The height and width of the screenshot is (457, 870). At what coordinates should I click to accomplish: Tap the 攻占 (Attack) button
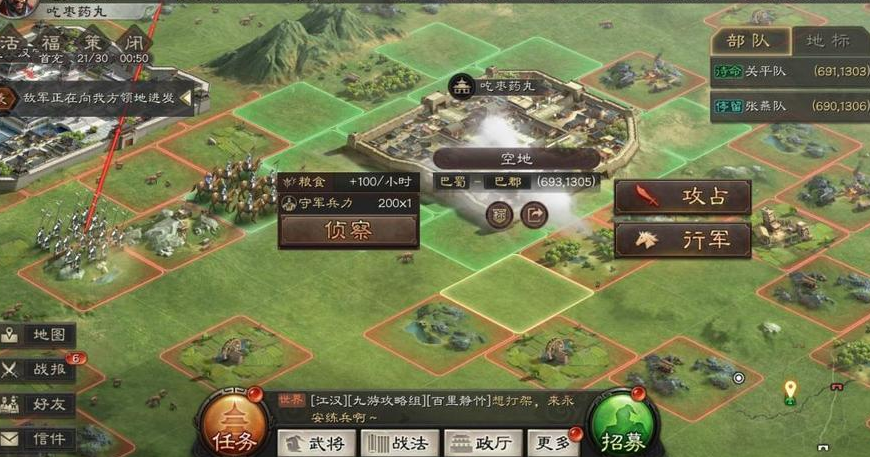683,197
